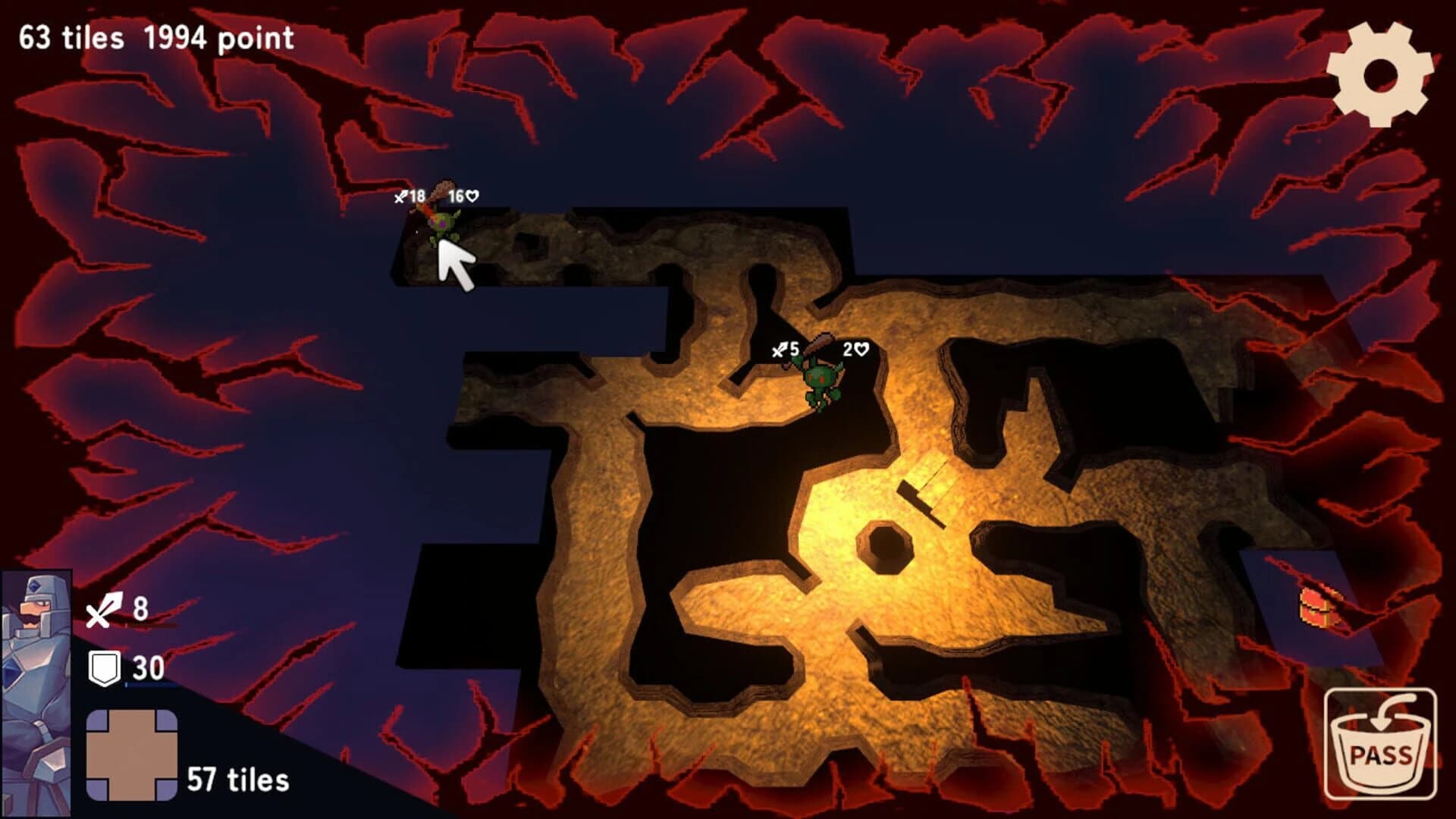Image resolution: width=1456 pixels, height=819 pixels.
Task: Click the heart icon next to 2 HP
Action: pos(861,350)
